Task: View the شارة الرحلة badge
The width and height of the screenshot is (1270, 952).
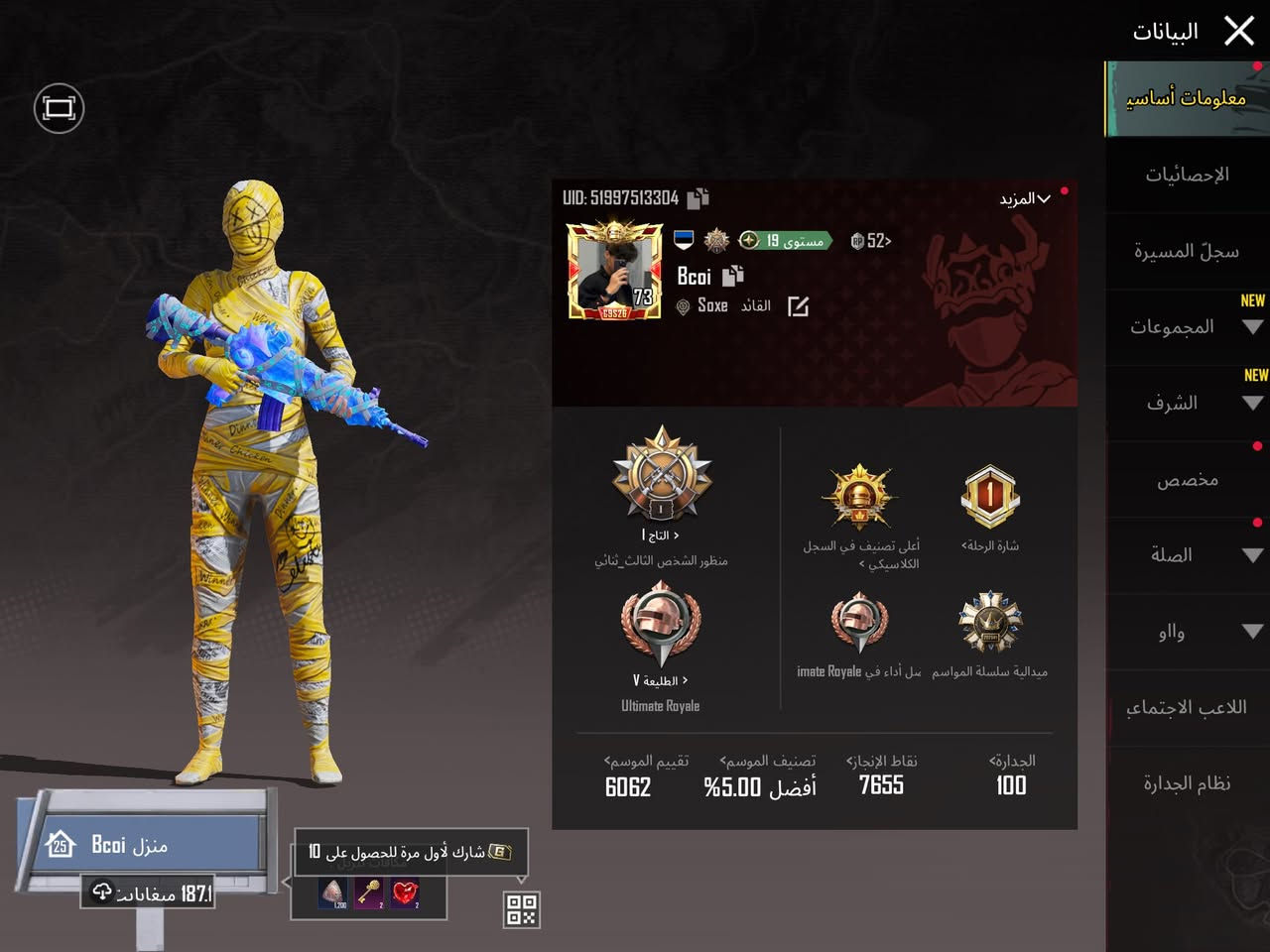Action: (x=988, y=496)
